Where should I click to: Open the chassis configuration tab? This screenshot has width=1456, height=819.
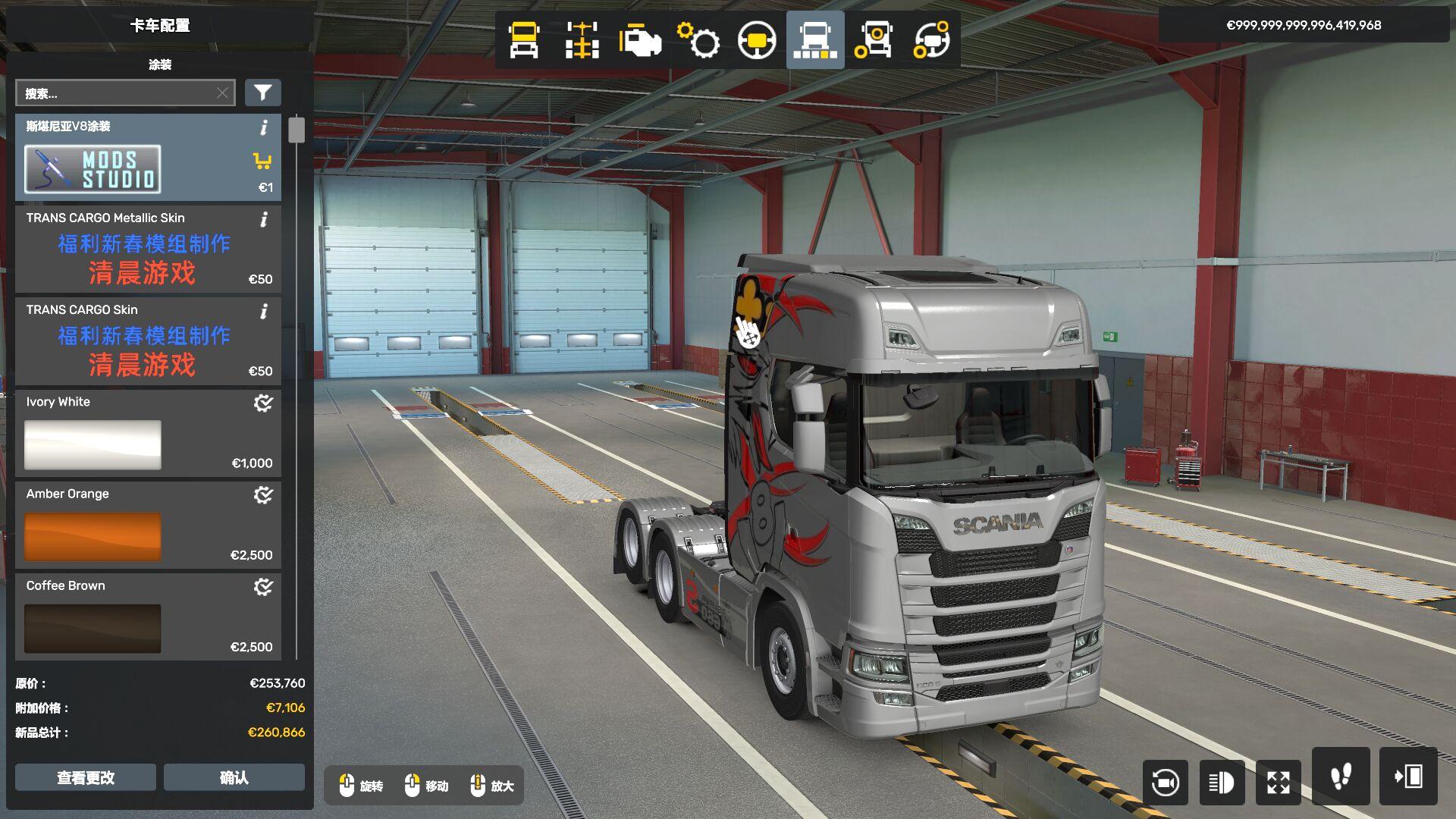(582, 40)
